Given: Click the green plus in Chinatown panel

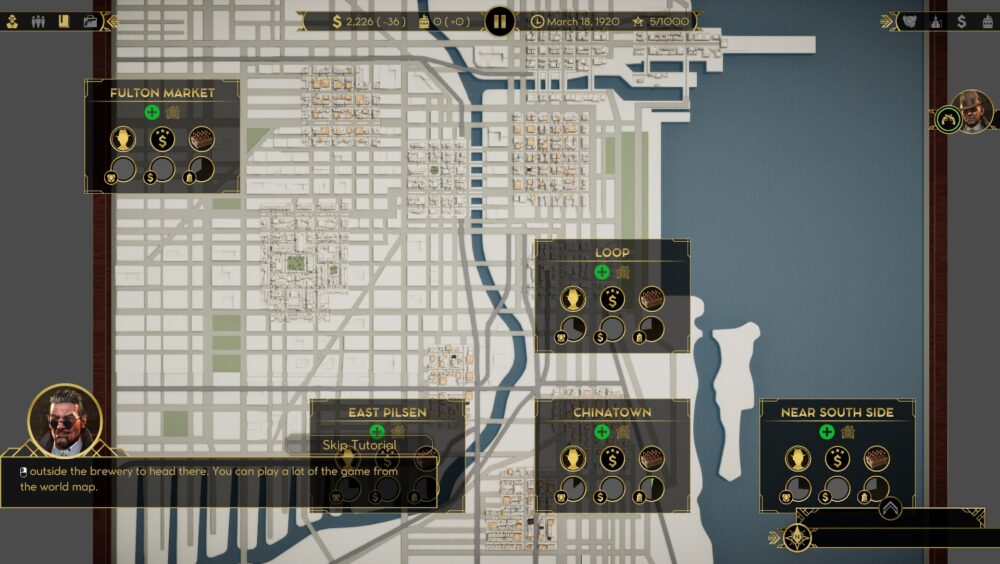Looking at the screenshot, I should 602,432.
